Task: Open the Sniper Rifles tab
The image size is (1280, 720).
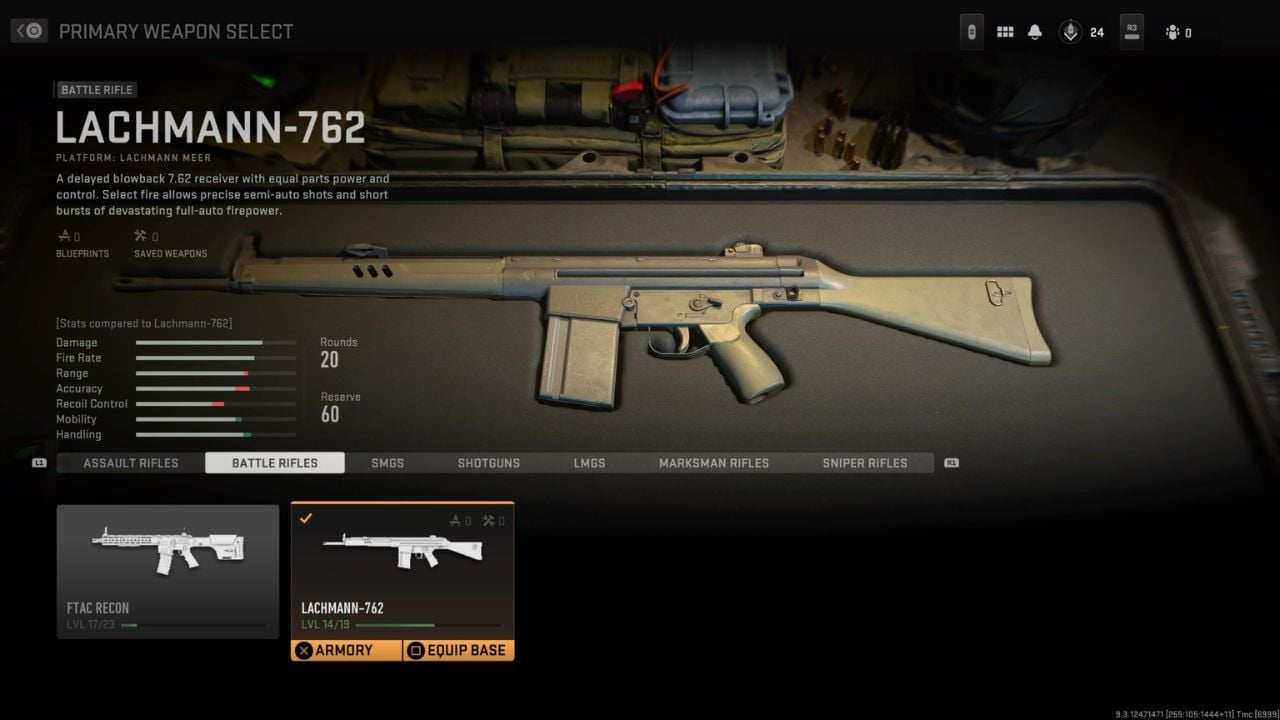Action: (865, 463)
